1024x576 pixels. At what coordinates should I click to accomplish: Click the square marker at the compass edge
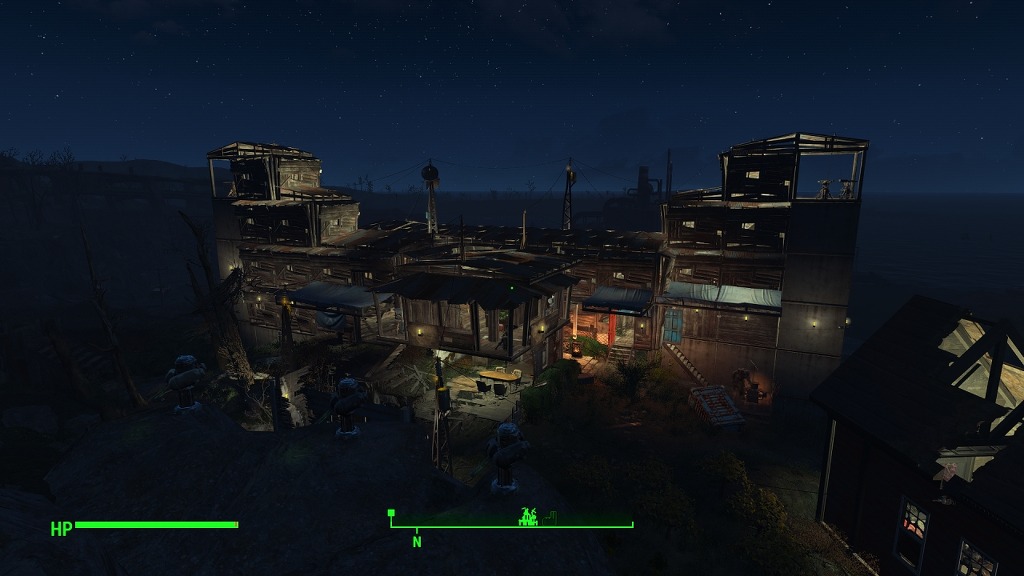pos(391,513)
